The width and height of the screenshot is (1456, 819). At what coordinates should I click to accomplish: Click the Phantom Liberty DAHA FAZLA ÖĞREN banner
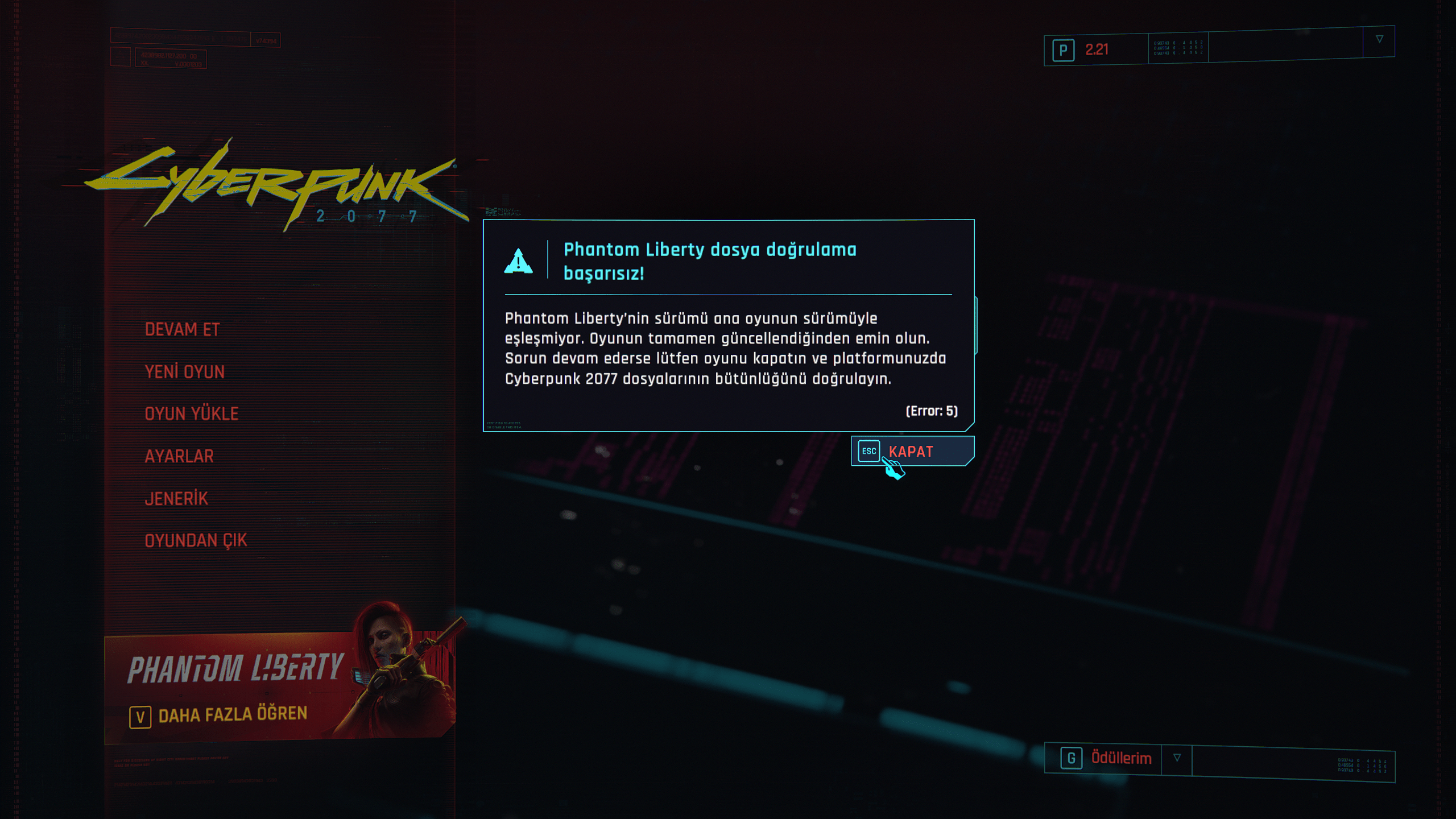tap(233, 714)
